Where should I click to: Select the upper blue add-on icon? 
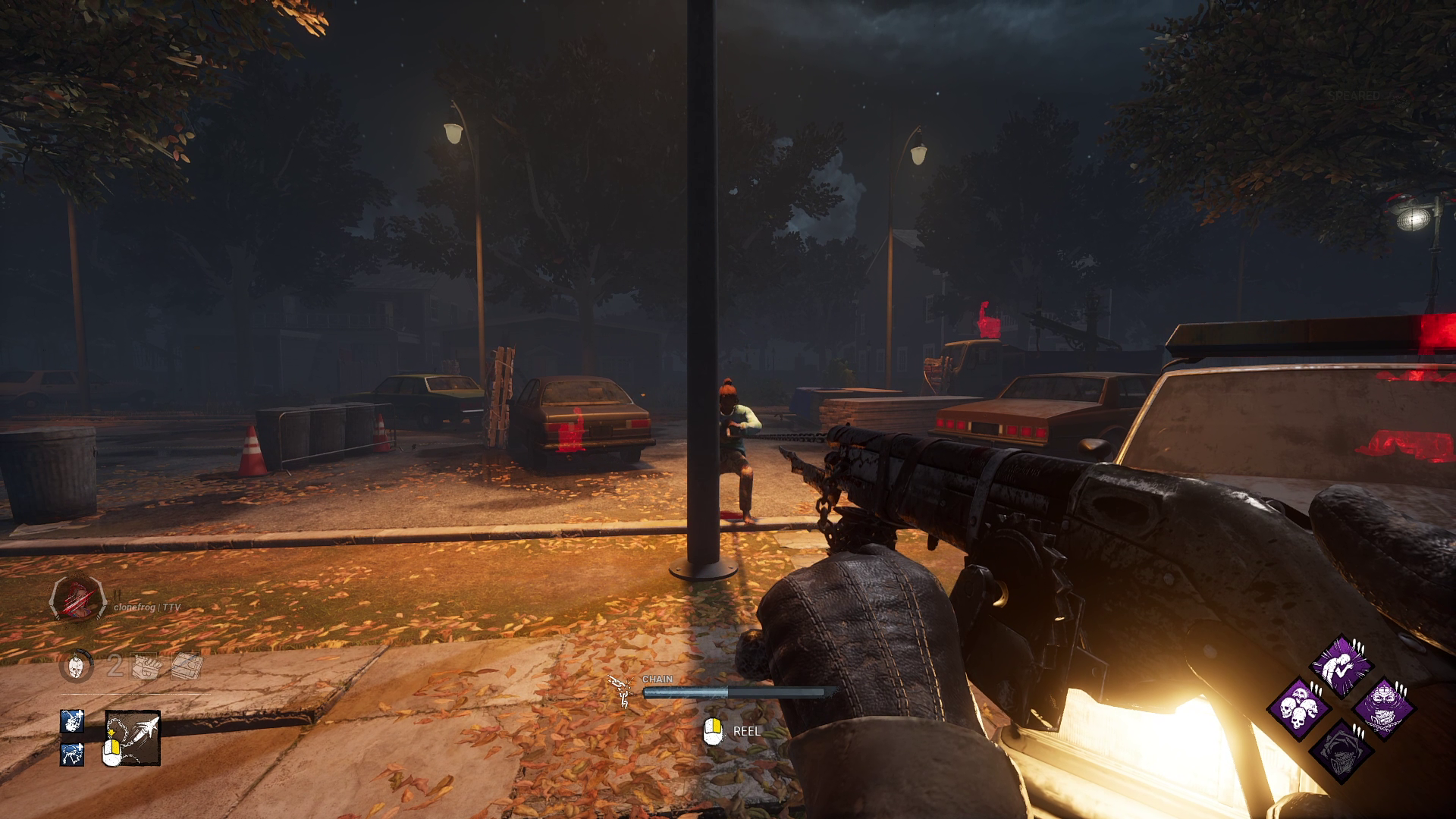pyautogui.click(x=71, y=721)
